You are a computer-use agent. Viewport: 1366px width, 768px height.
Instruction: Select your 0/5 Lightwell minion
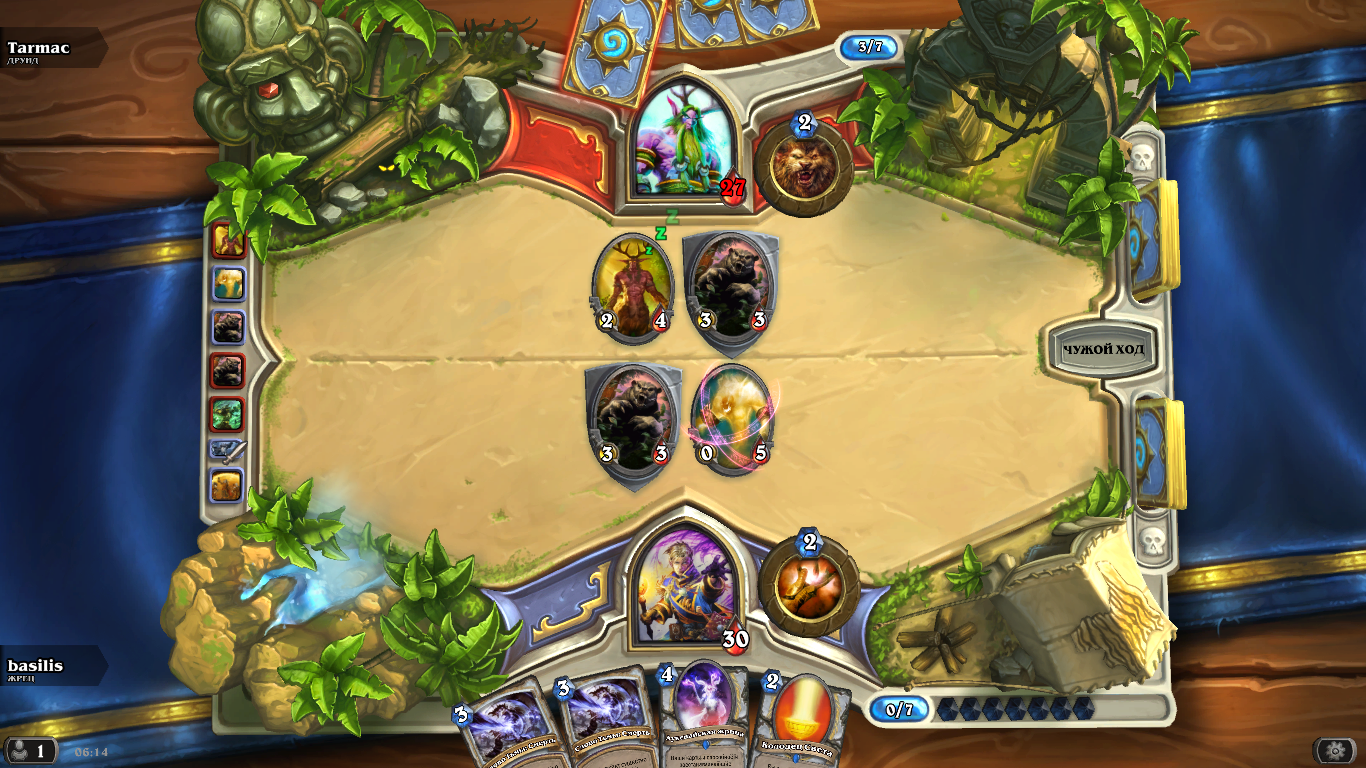tap(732, 418)
